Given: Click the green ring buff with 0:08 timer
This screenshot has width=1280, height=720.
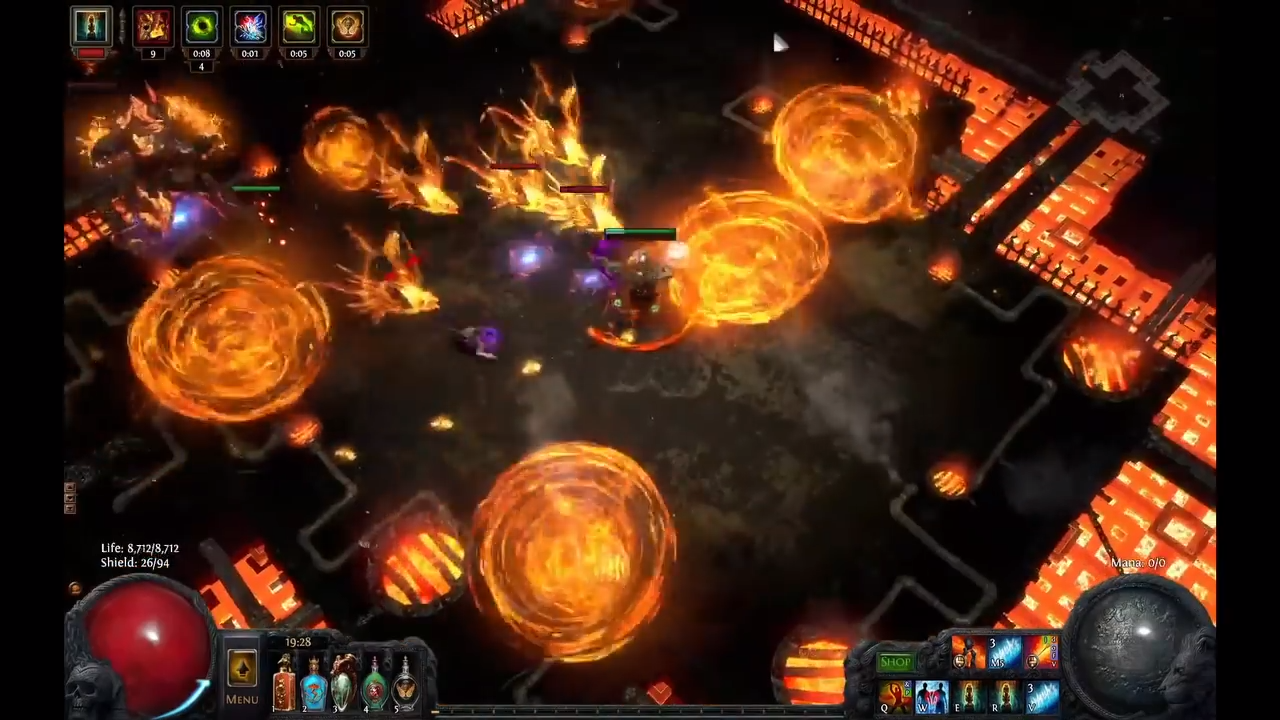Looking at the screenshot, I should [x=201, y=26].
